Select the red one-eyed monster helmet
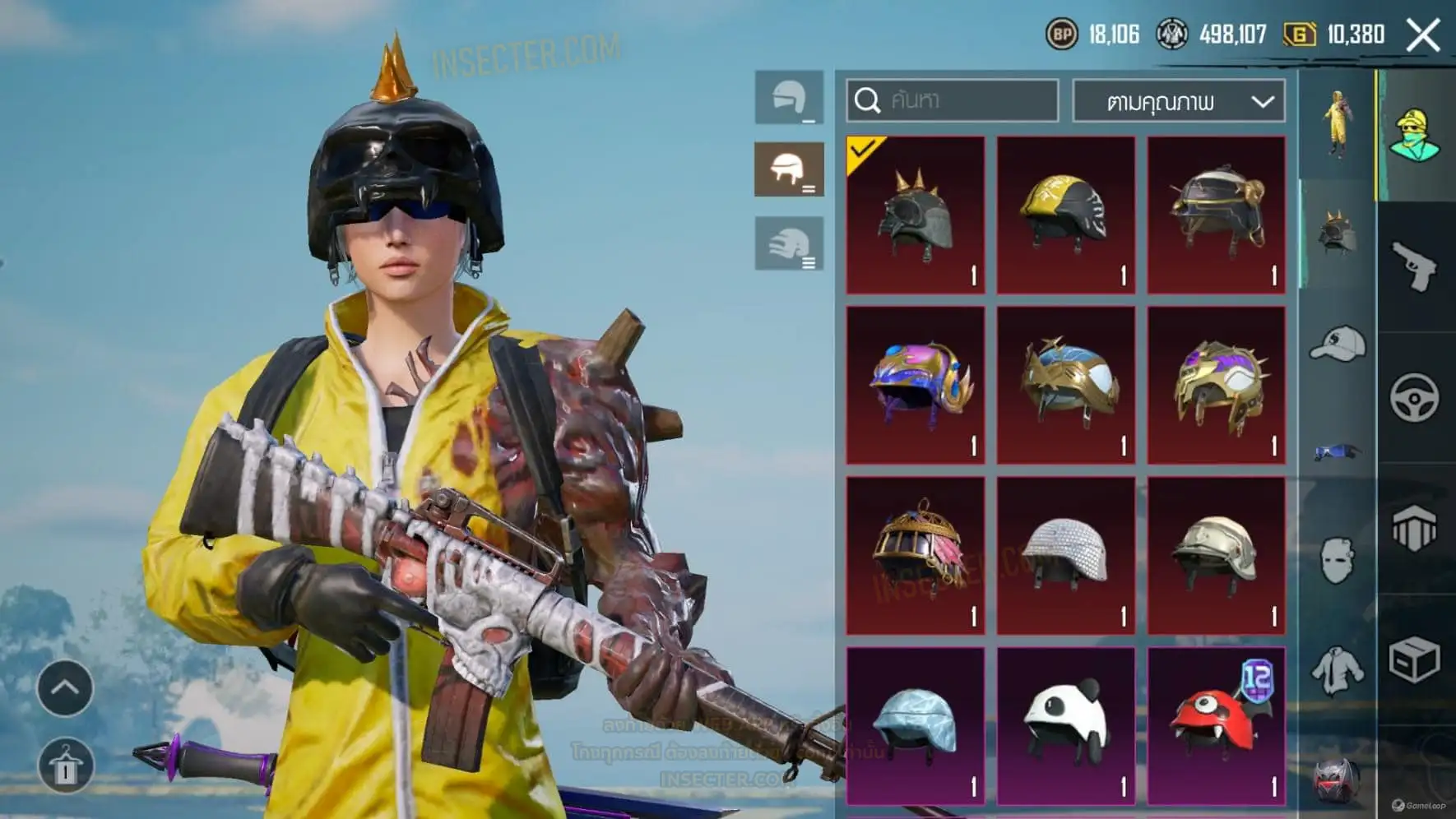Viewport: 1456px width, 819px height. coord(1216,725)
